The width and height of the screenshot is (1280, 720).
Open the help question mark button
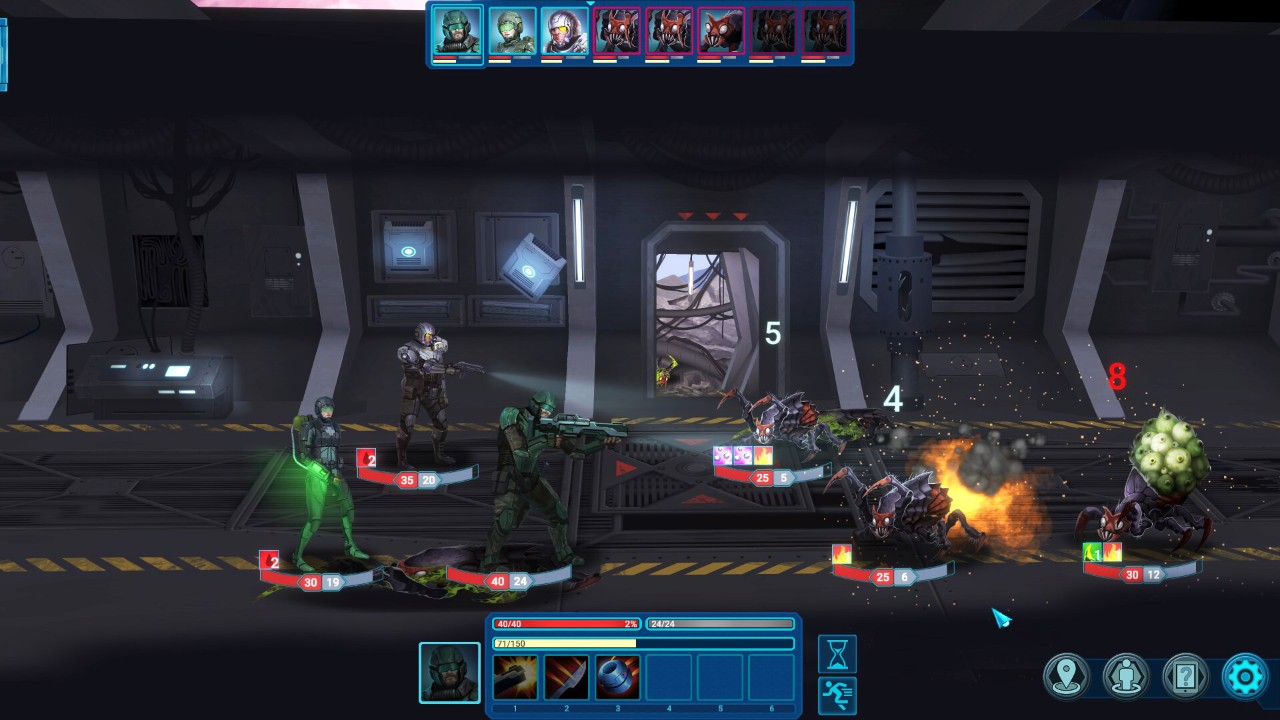(1186, 677)
